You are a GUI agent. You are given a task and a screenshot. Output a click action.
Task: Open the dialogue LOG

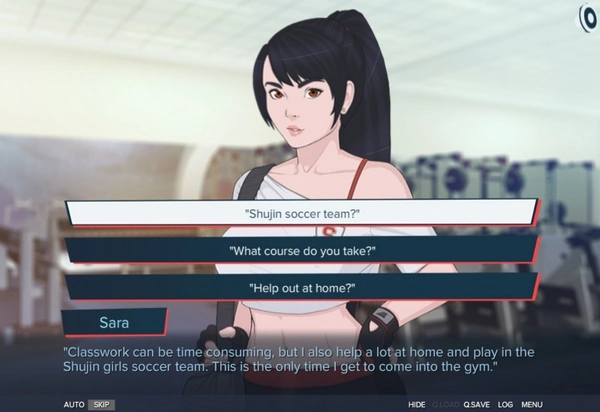coord(505,404)
